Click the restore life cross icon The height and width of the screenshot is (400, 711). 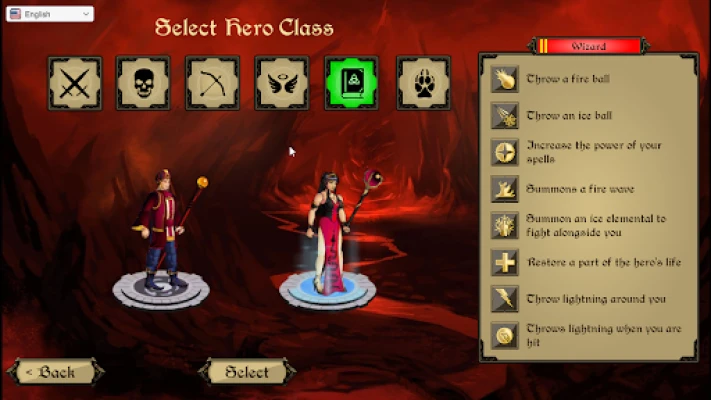click(504, 262)
